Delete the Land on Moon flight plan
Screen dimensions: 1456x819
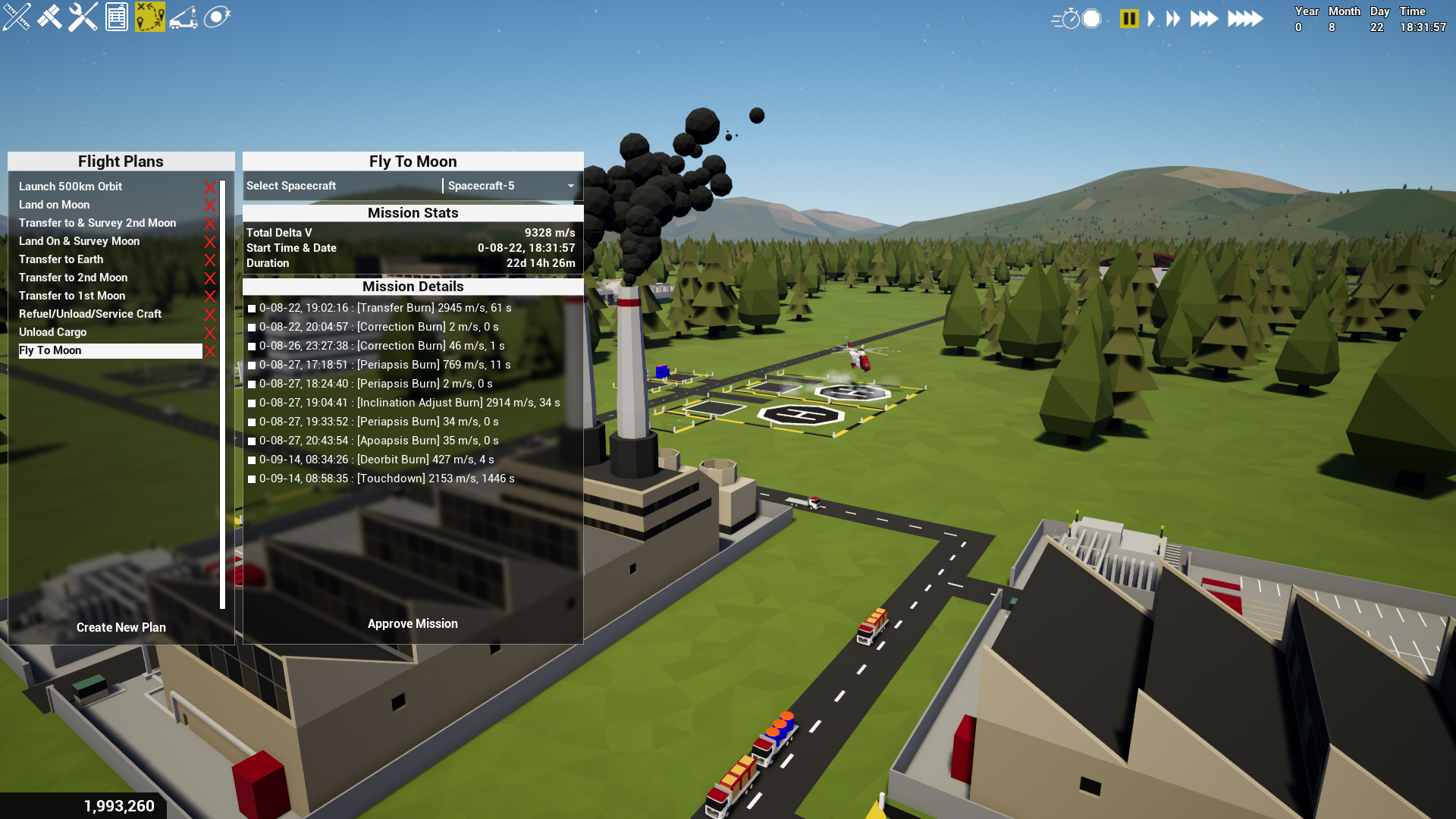[210, 206]
